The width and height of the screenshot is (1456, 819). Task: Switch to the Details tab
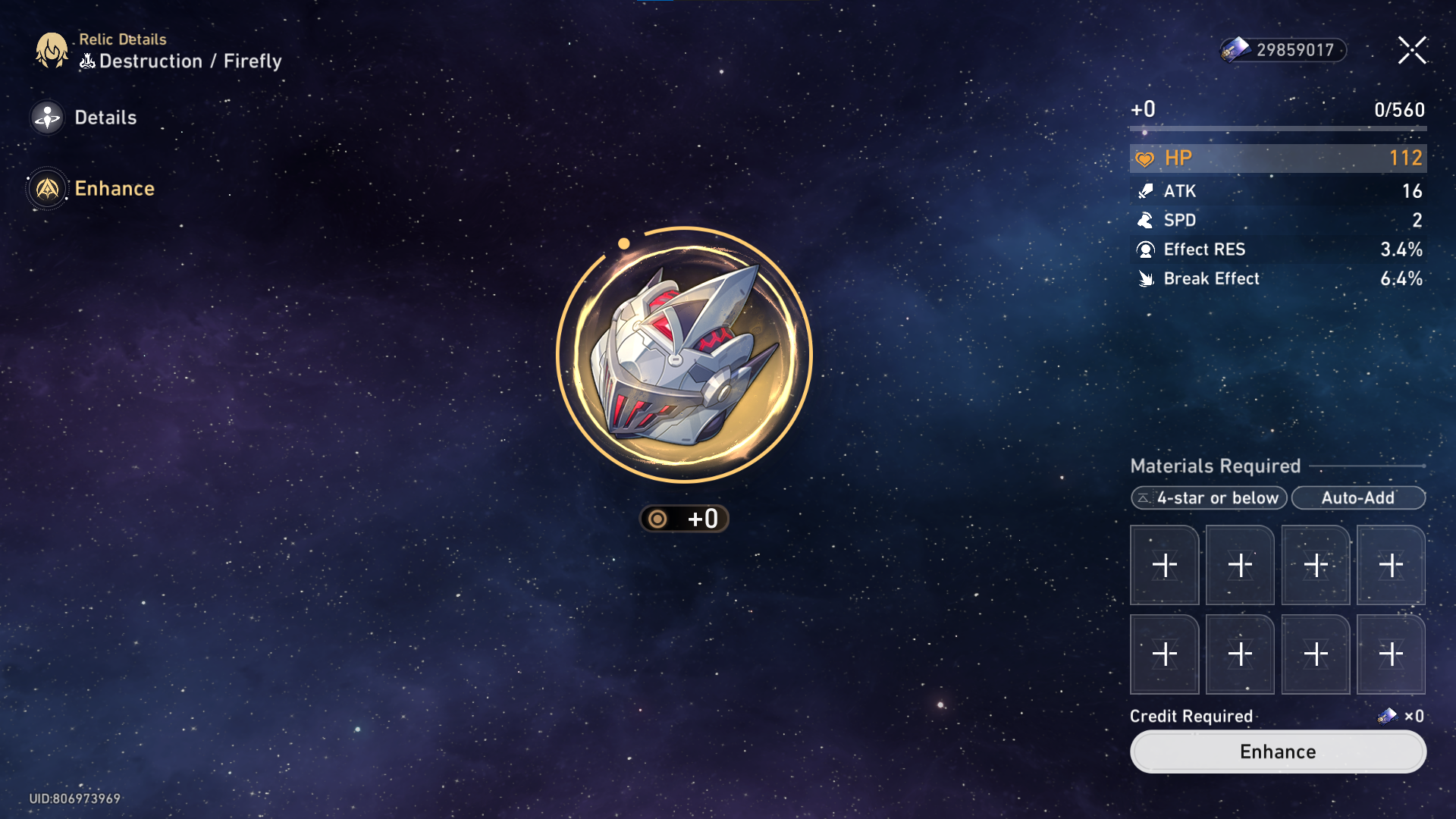105,118
